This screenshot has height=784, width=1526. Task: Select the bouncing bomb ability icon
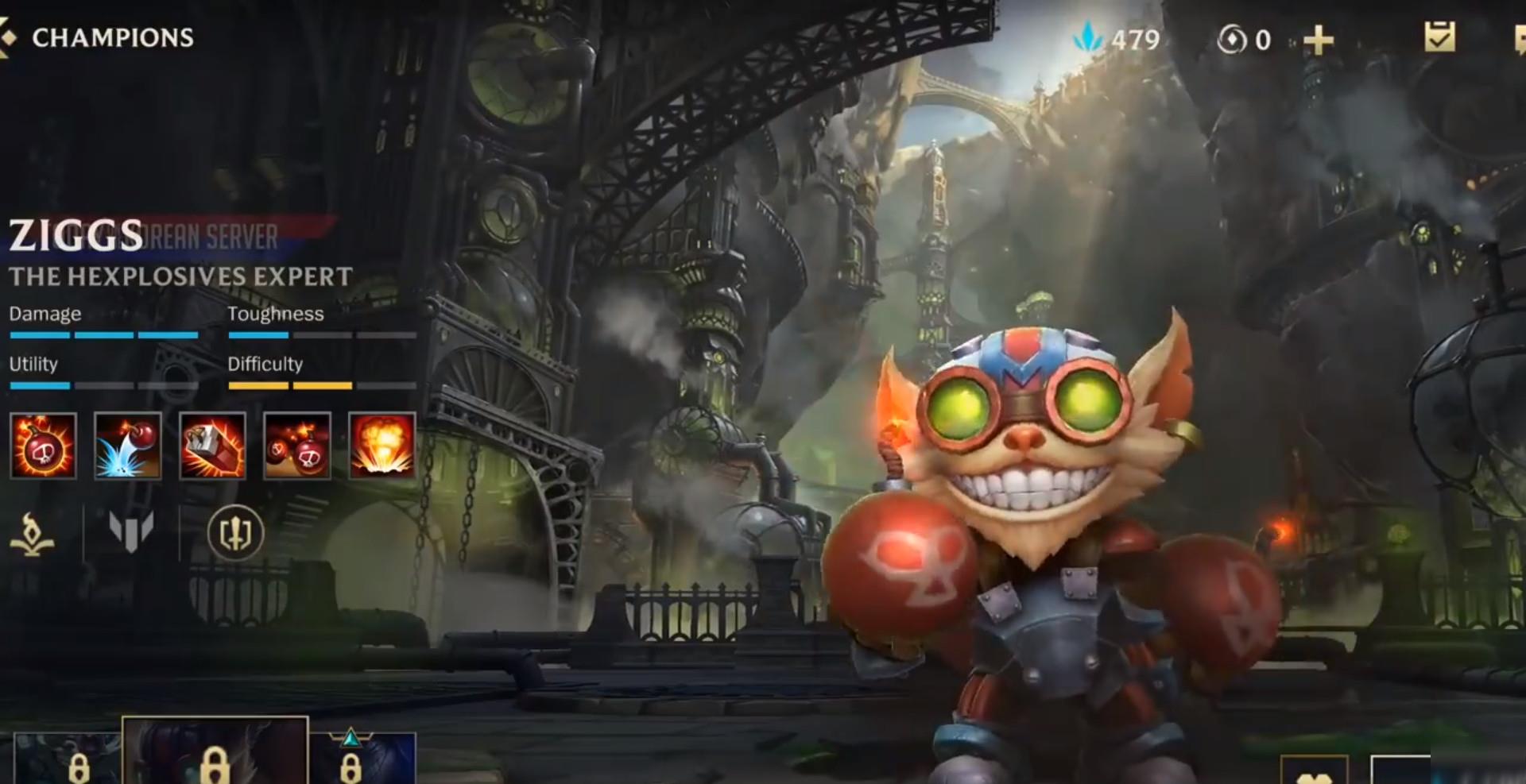(x=128, y=446)
